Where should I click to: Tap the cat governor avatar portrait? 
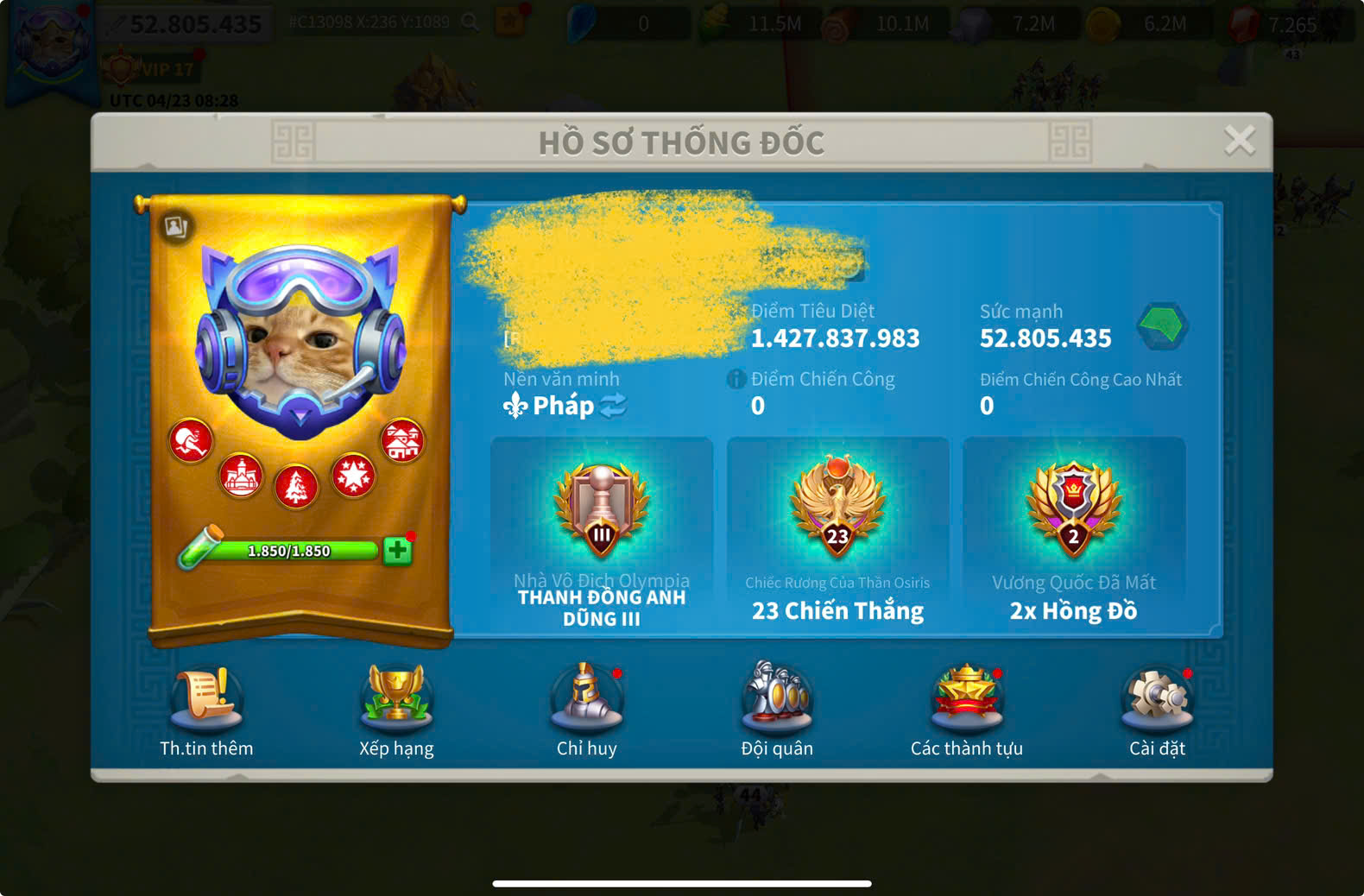(x=300, y=341)
